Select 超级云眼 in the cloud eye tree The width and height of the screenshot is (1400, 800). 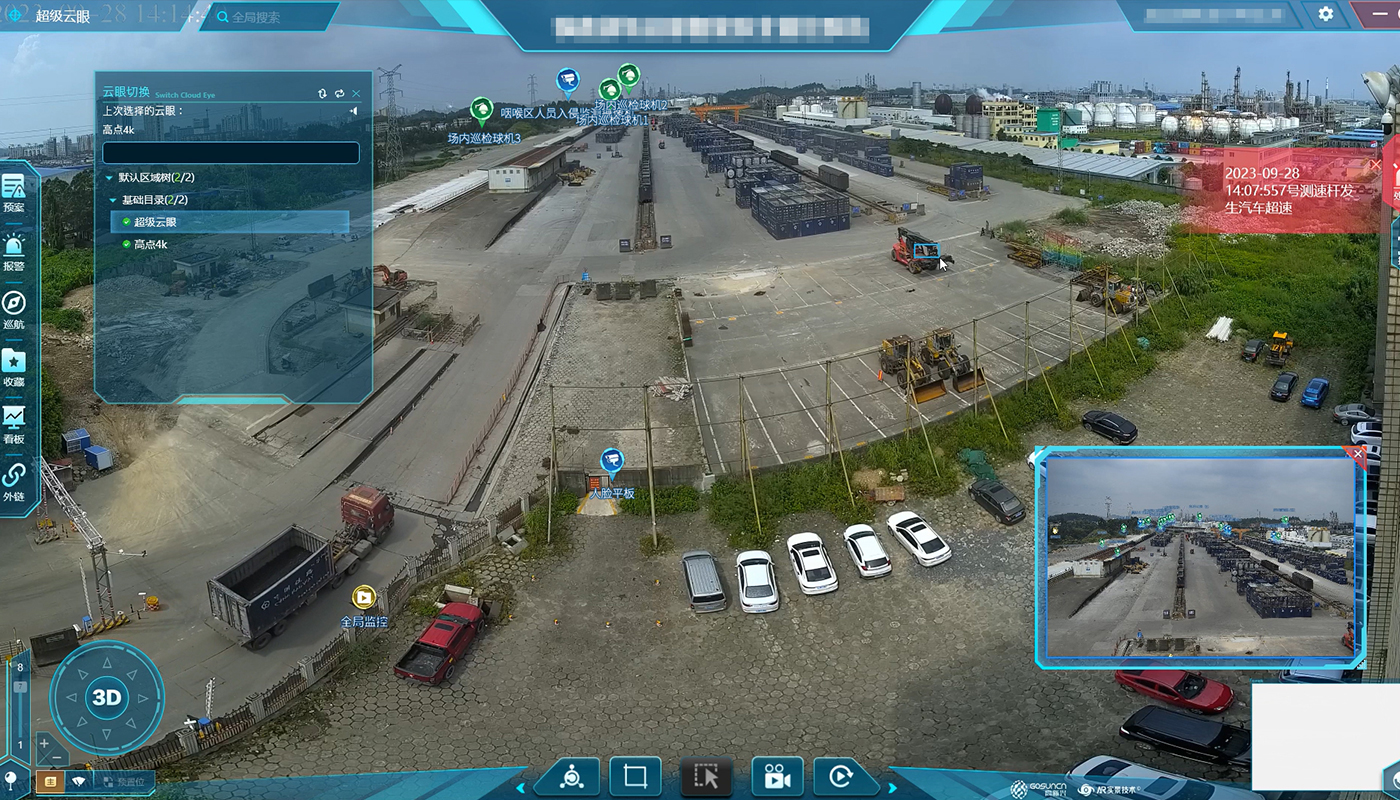[x=155, y=222]
